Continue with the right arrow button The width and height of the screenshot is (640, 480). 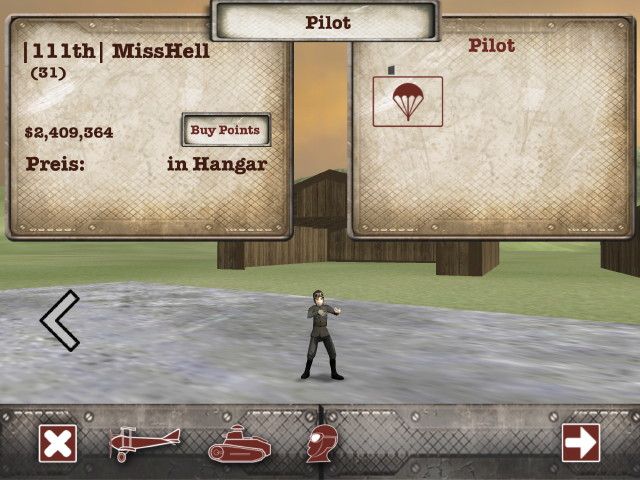click(x=580, y=443)
